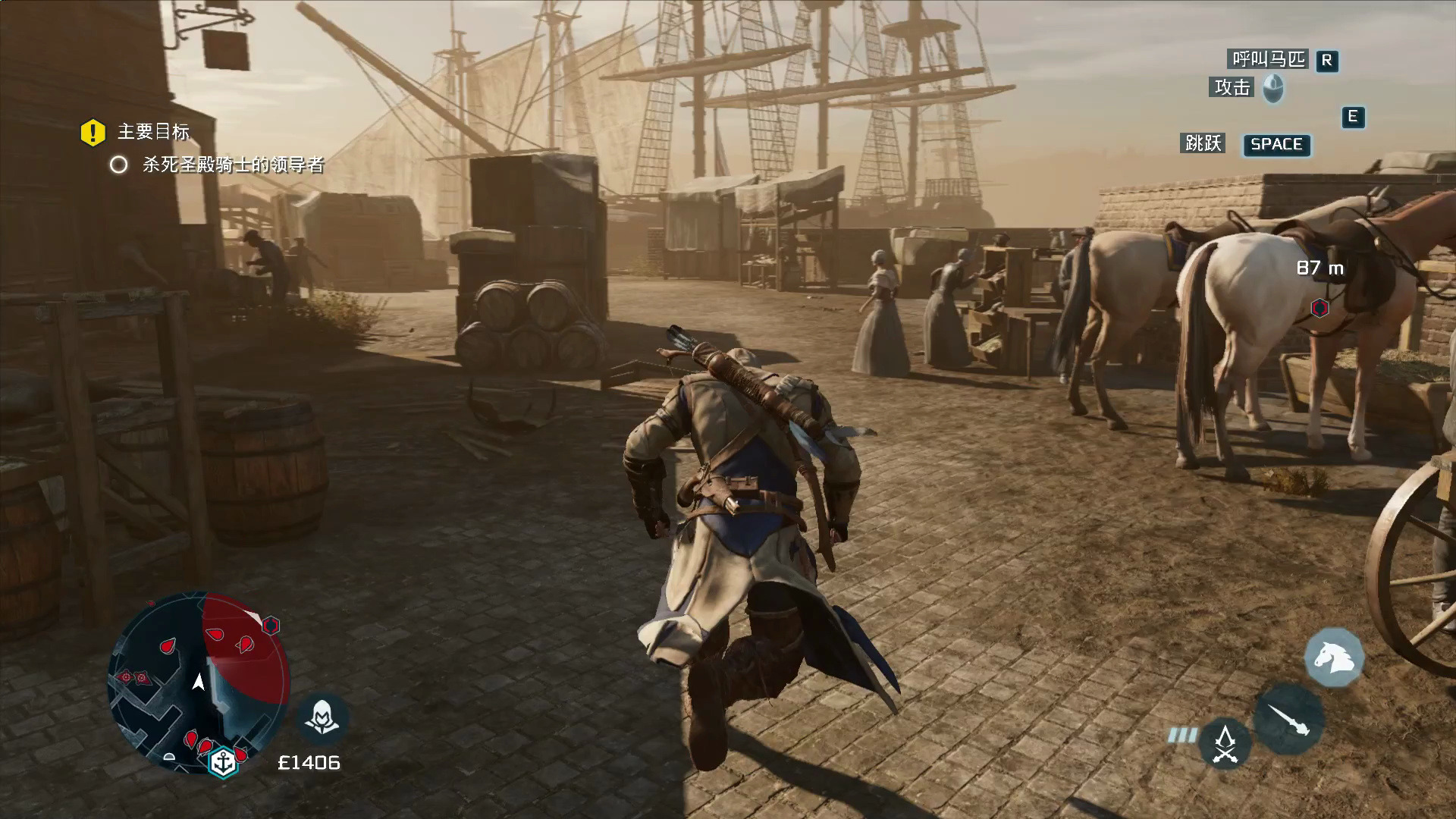Click the kill Templar leader objective
1456x819 pixels.
coord(233,165)
